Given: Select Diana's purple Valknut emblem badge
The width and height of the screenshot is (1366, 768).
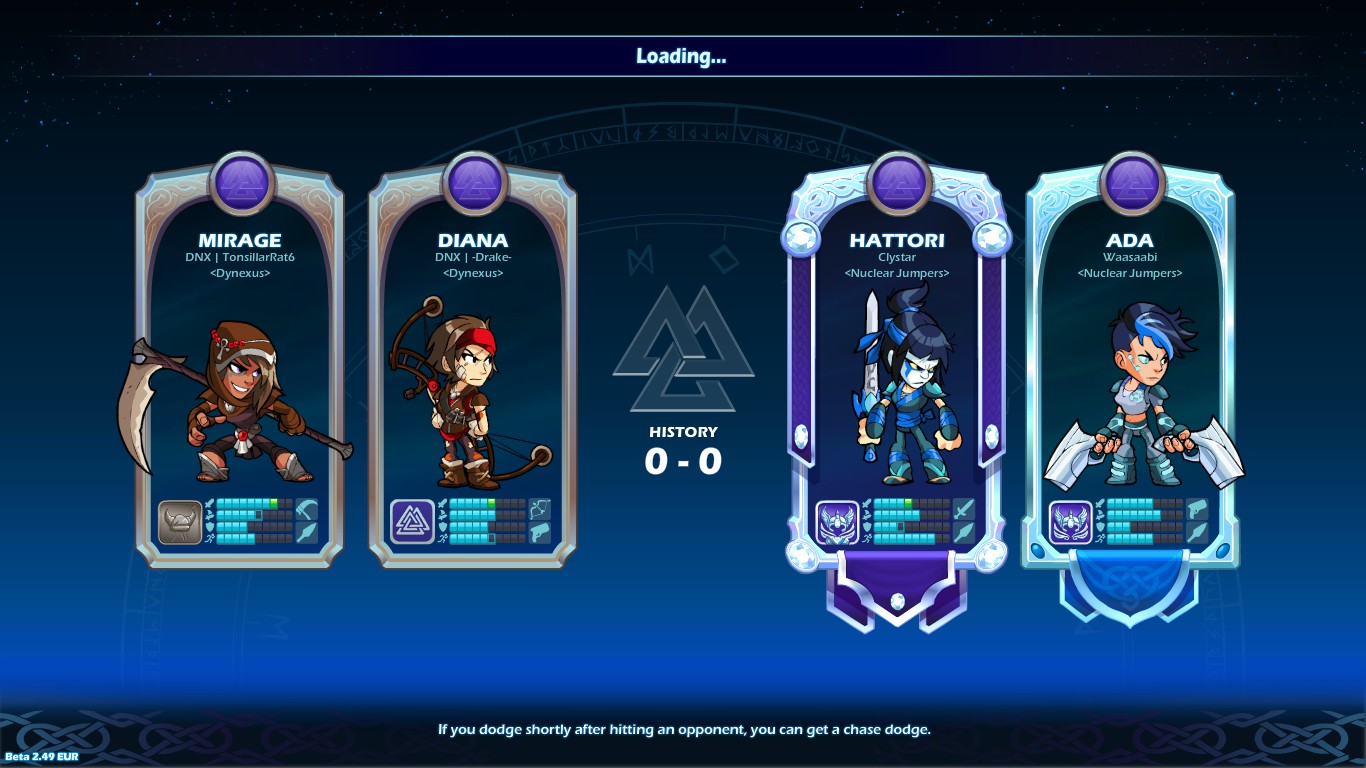Looking at the screenshot, I should click(413, 521).
